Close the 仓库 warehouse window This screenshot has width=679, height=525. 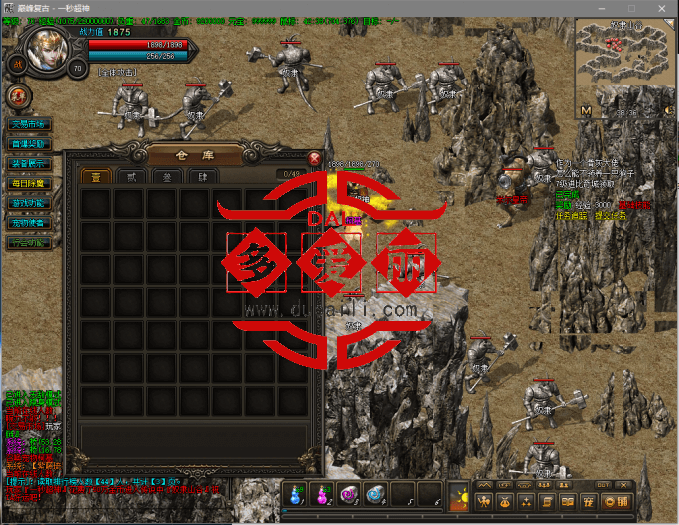(314, 158)
